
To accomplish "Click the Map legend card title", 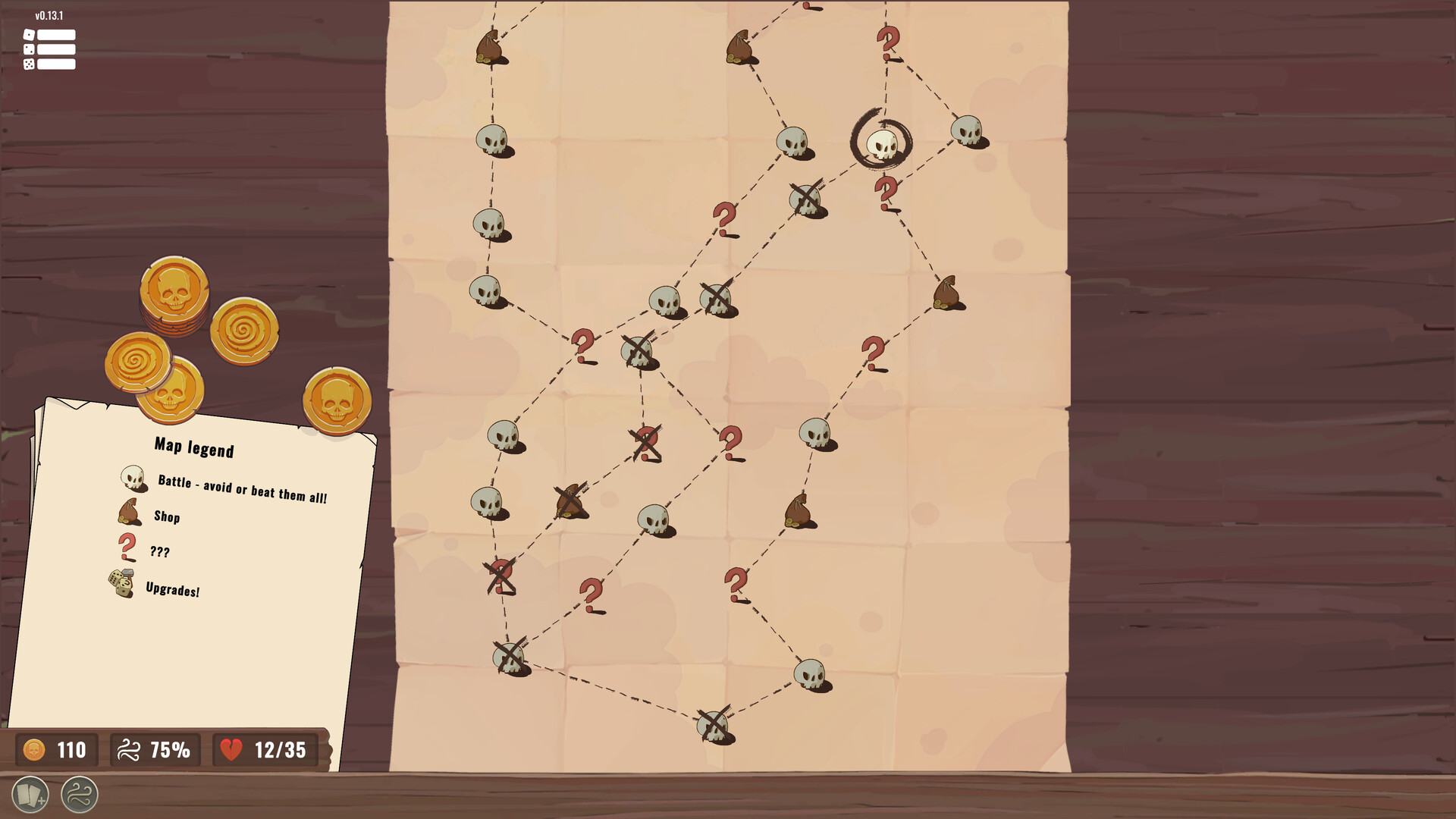I will (193, 448).
